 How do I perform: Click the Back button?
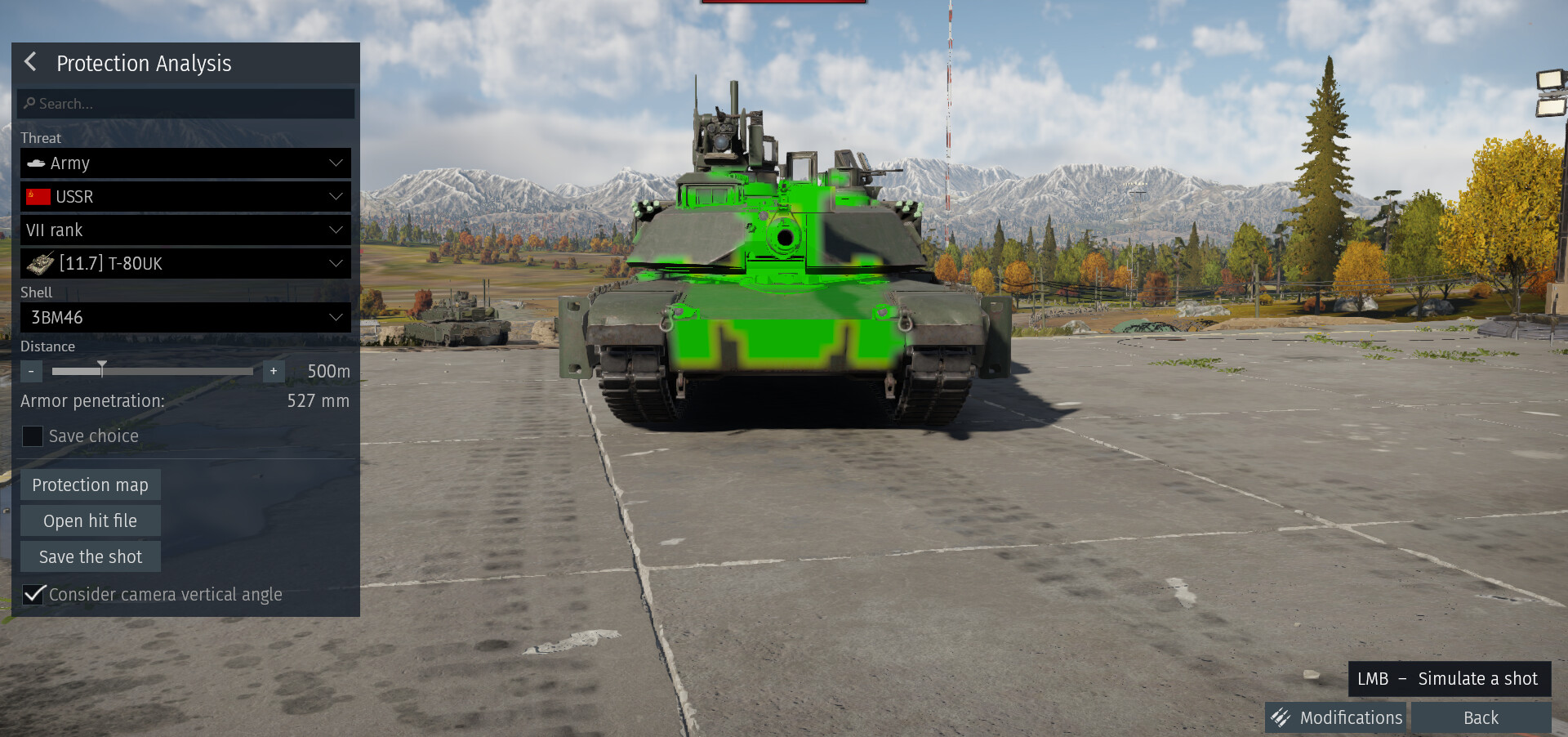click(x=1481, y=718)
